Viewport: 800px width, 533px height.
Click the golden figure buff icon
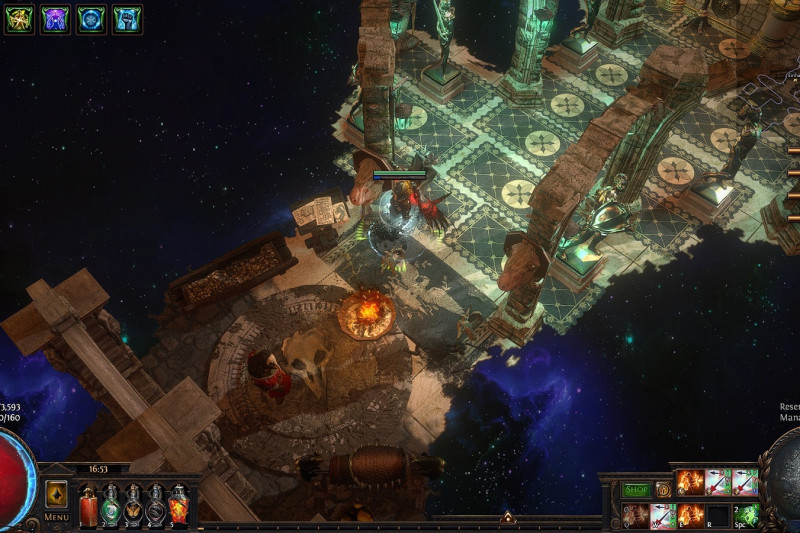[x=17, y=18]
